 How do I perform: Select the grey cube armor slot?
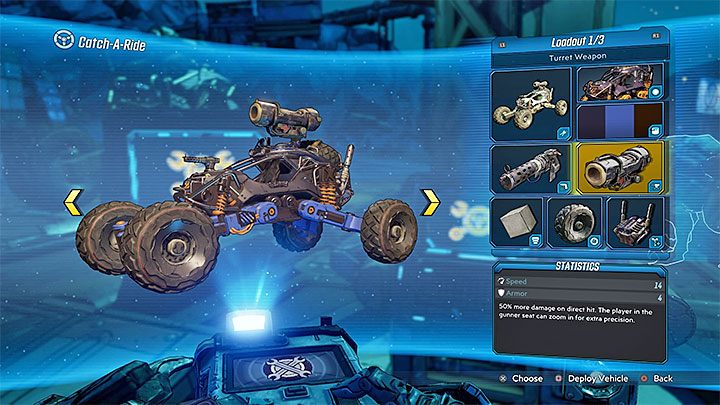[x=517, y=222]
